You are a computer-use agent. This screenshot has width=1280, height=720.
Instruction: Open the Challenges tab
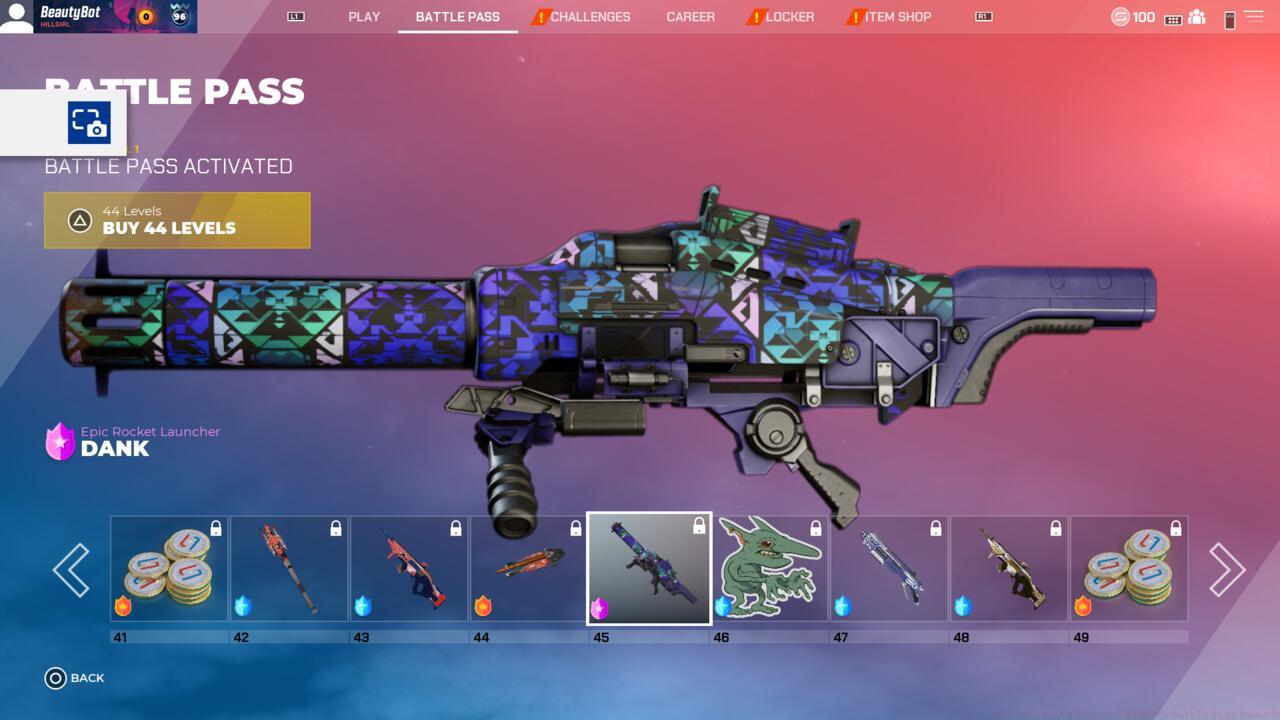pos(589,17)
